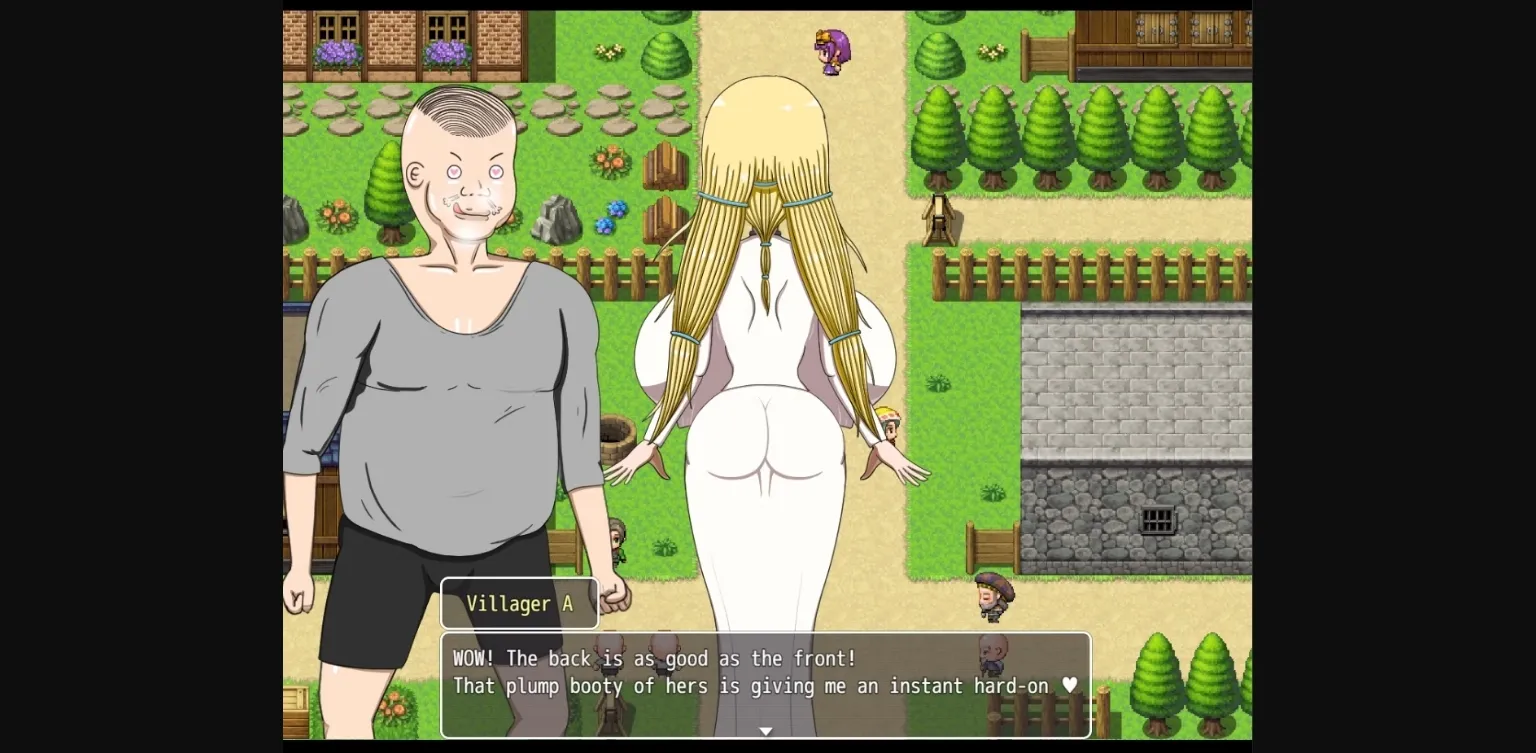This screenshot has height=753, width=1536.
Task: Click the dialogue text box to continue
Action: (x=765, y=672)
